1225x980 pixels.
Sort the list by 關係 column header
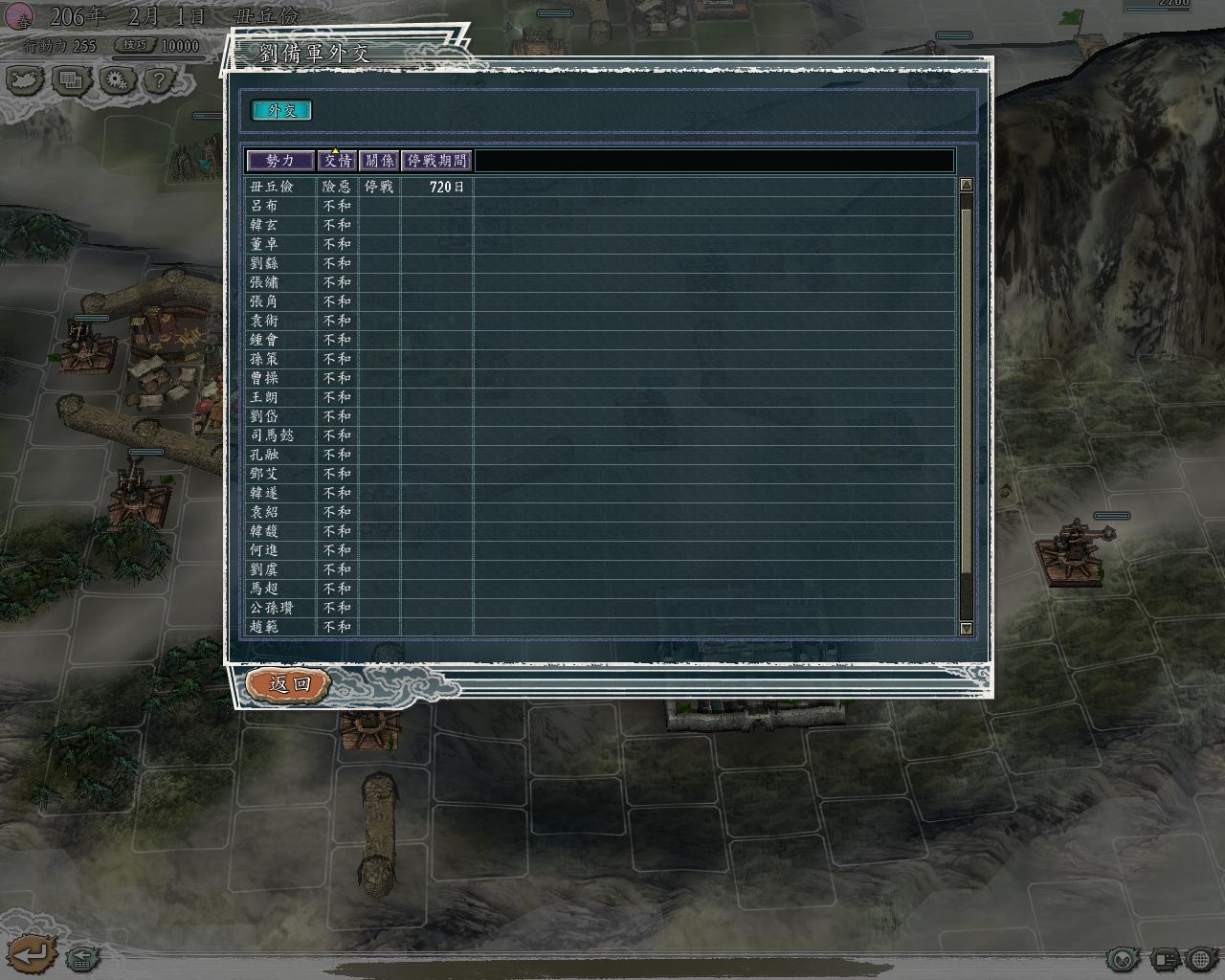tap(379, 161)
